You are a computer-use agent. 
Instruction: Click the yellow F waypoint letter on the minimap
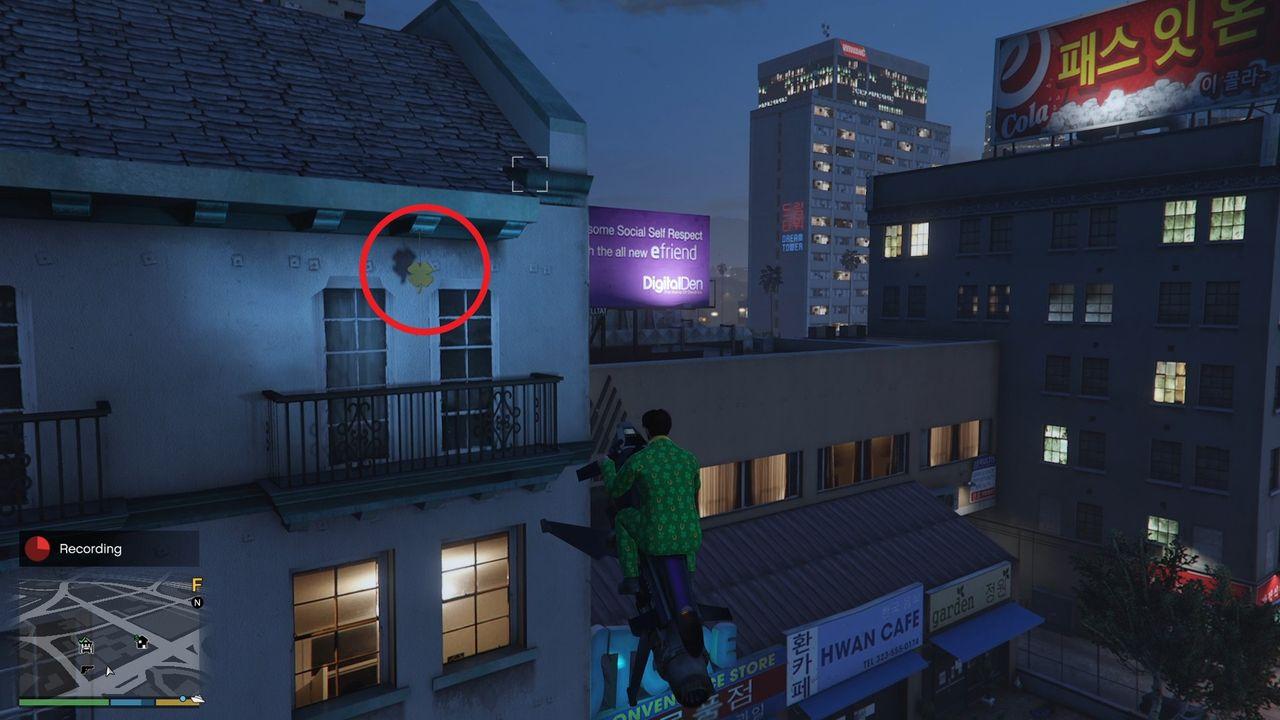(x=197, y=585)
